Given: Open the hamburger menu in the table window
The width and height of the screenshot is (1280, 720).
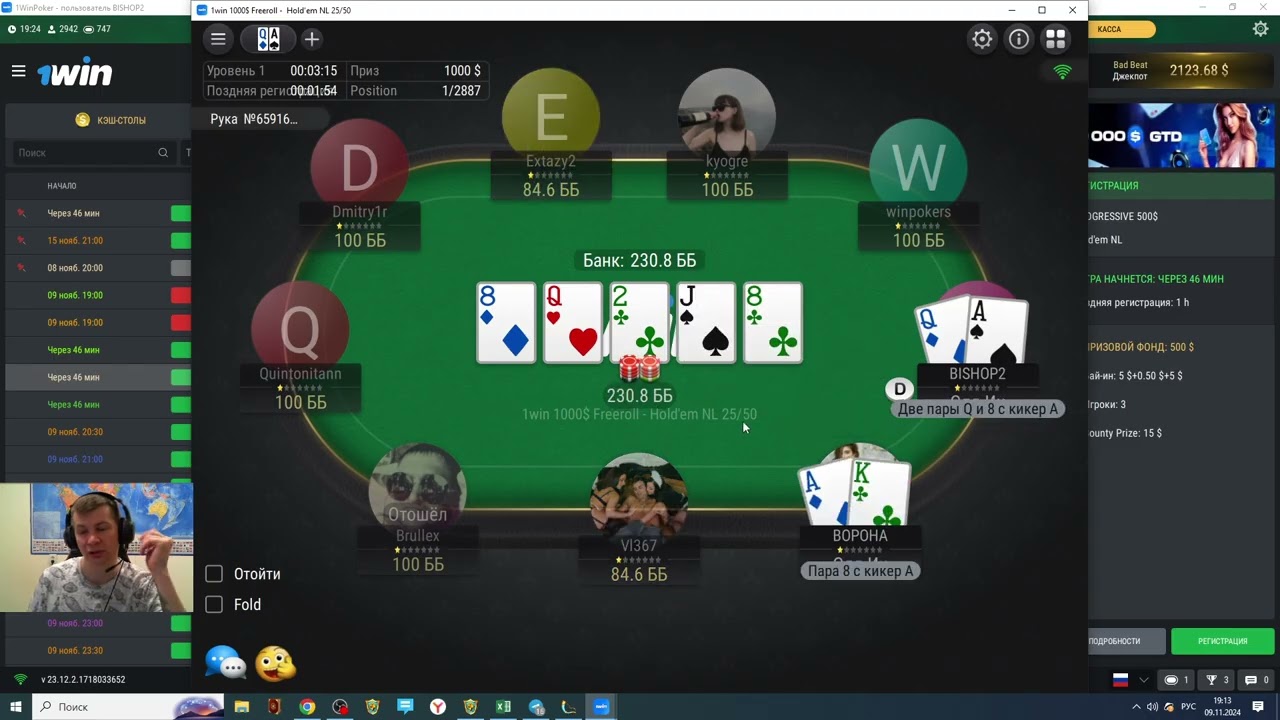Looking at the screenshot, I should [x=218, y=38].
